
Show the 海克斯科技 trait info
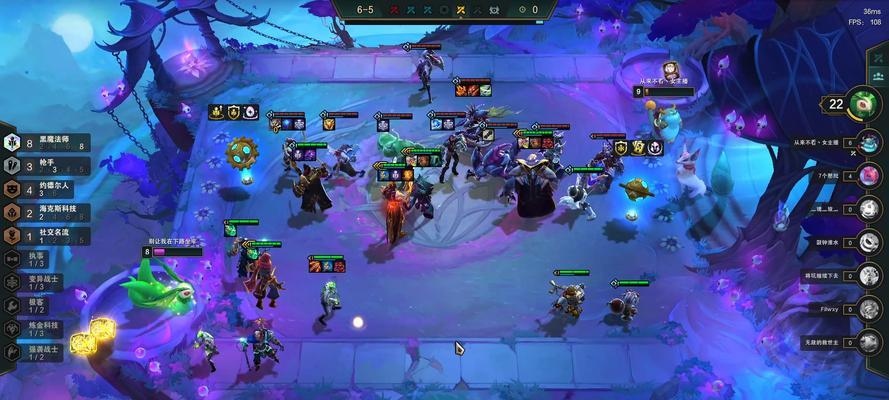coord(45,212)
